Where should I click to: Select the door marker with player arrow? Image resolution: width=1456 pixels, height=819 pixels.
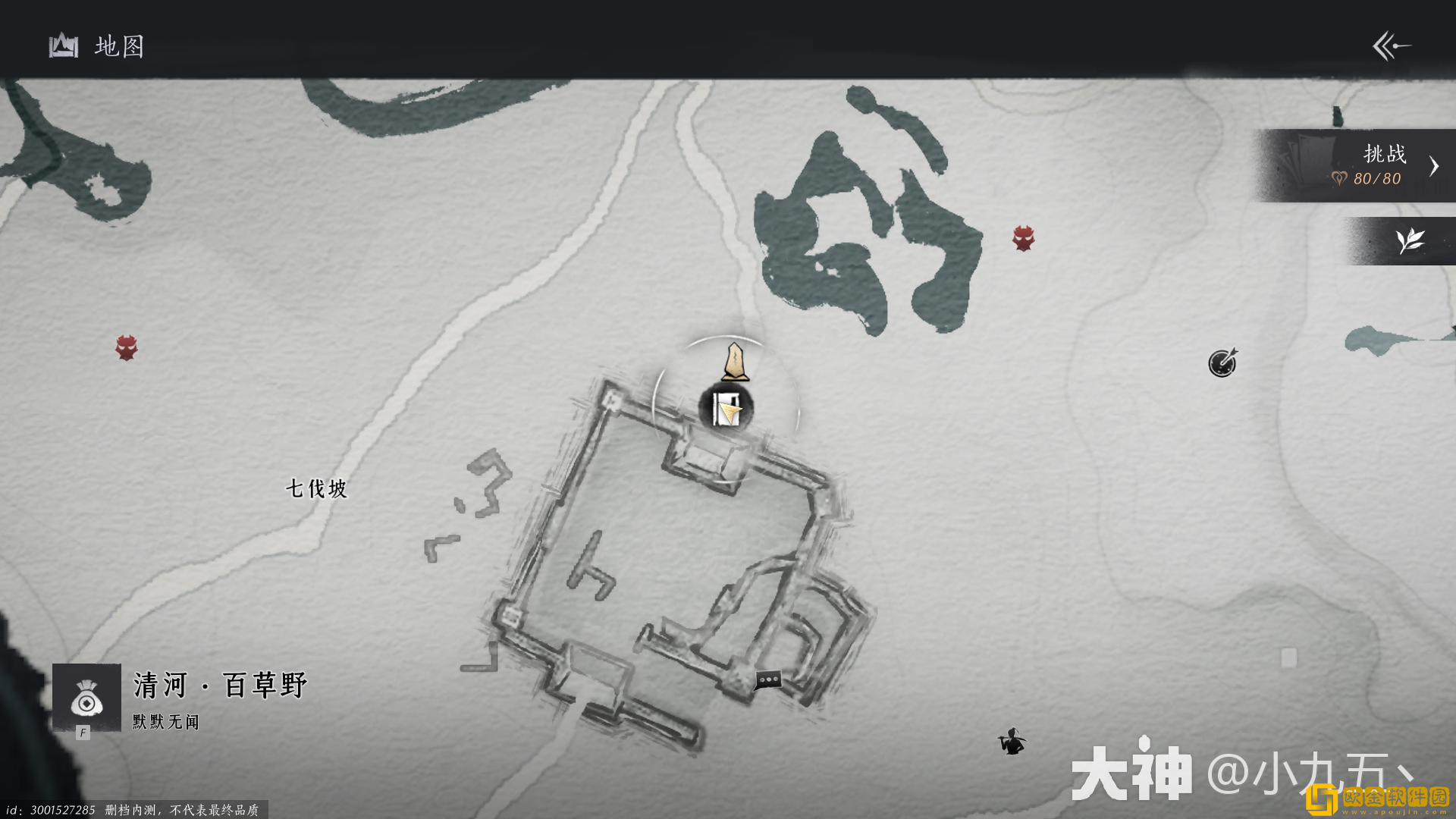726,409
